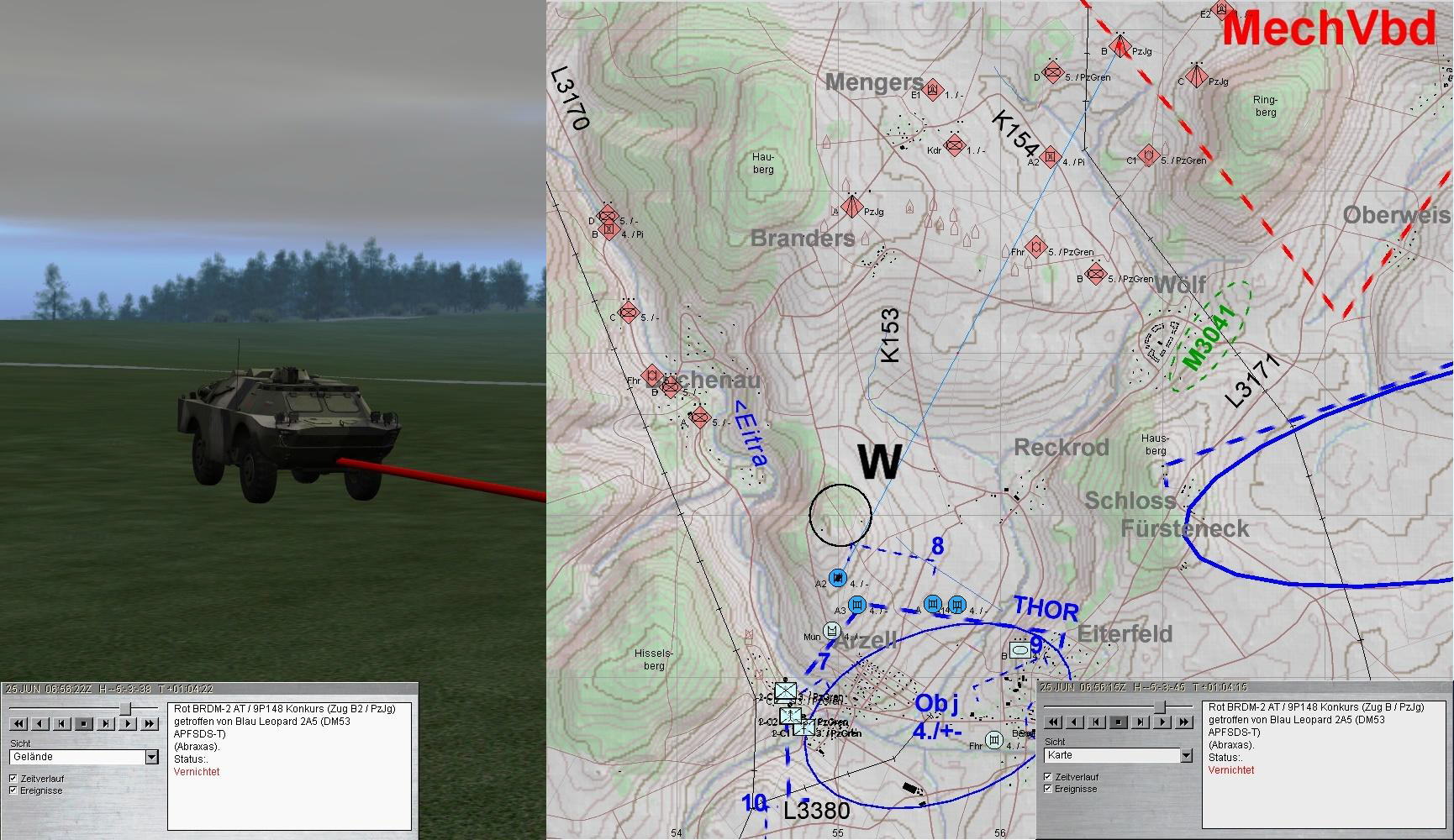Toggle Ereignisse checkbox in the Gelände view panel
The image size is (1454, 840).
coord(13,790)
